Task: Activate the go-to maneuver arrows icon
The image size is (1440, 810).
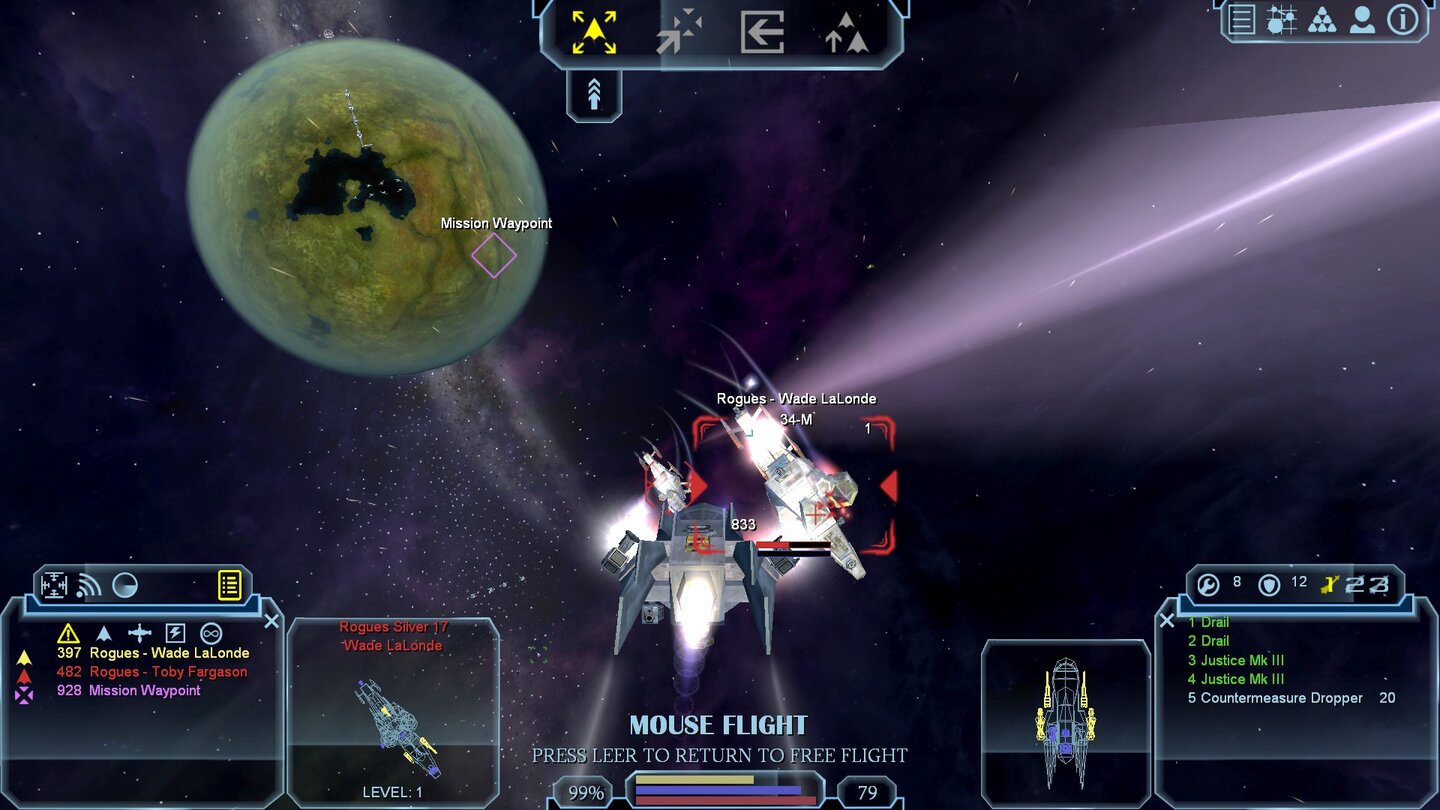Action: [679, 32]
